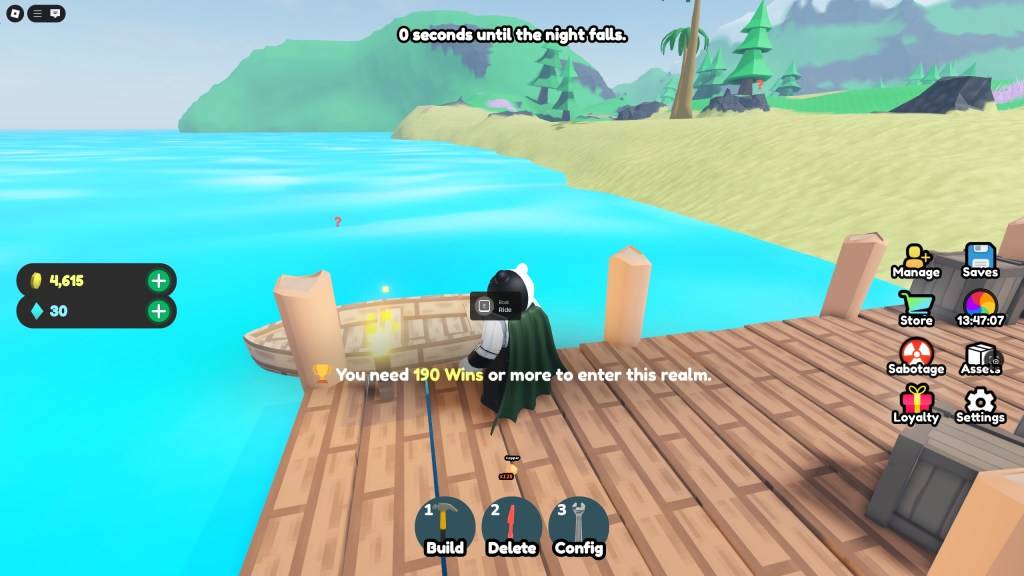The height and width of the screenshot is (576, 1024).
Task: Open the Sabotage menu
Action: point(916,356)
